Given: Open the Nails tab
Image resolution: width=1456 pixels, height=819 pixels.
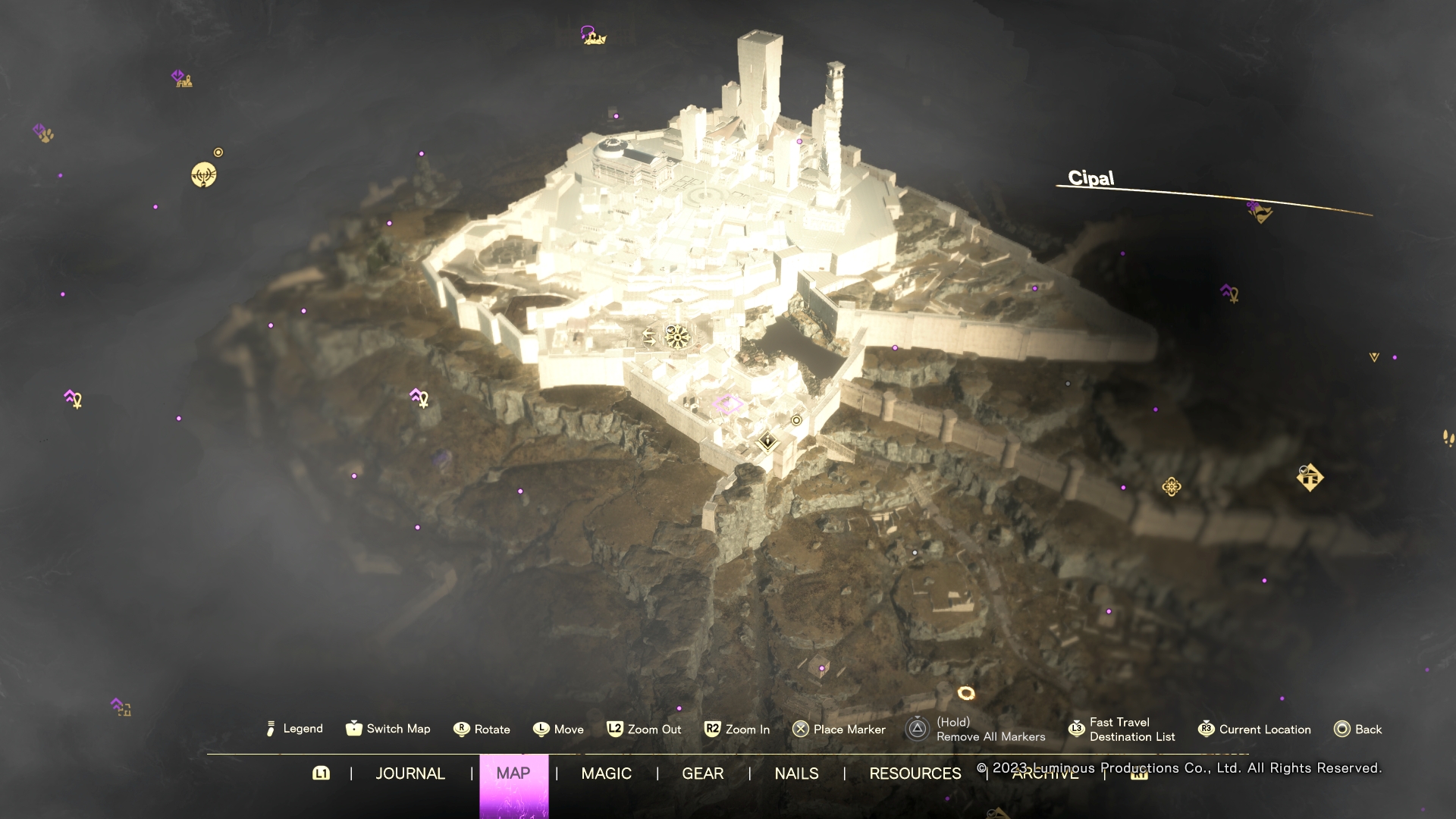Looking at the screenshot, I should [x=796, y=773].
